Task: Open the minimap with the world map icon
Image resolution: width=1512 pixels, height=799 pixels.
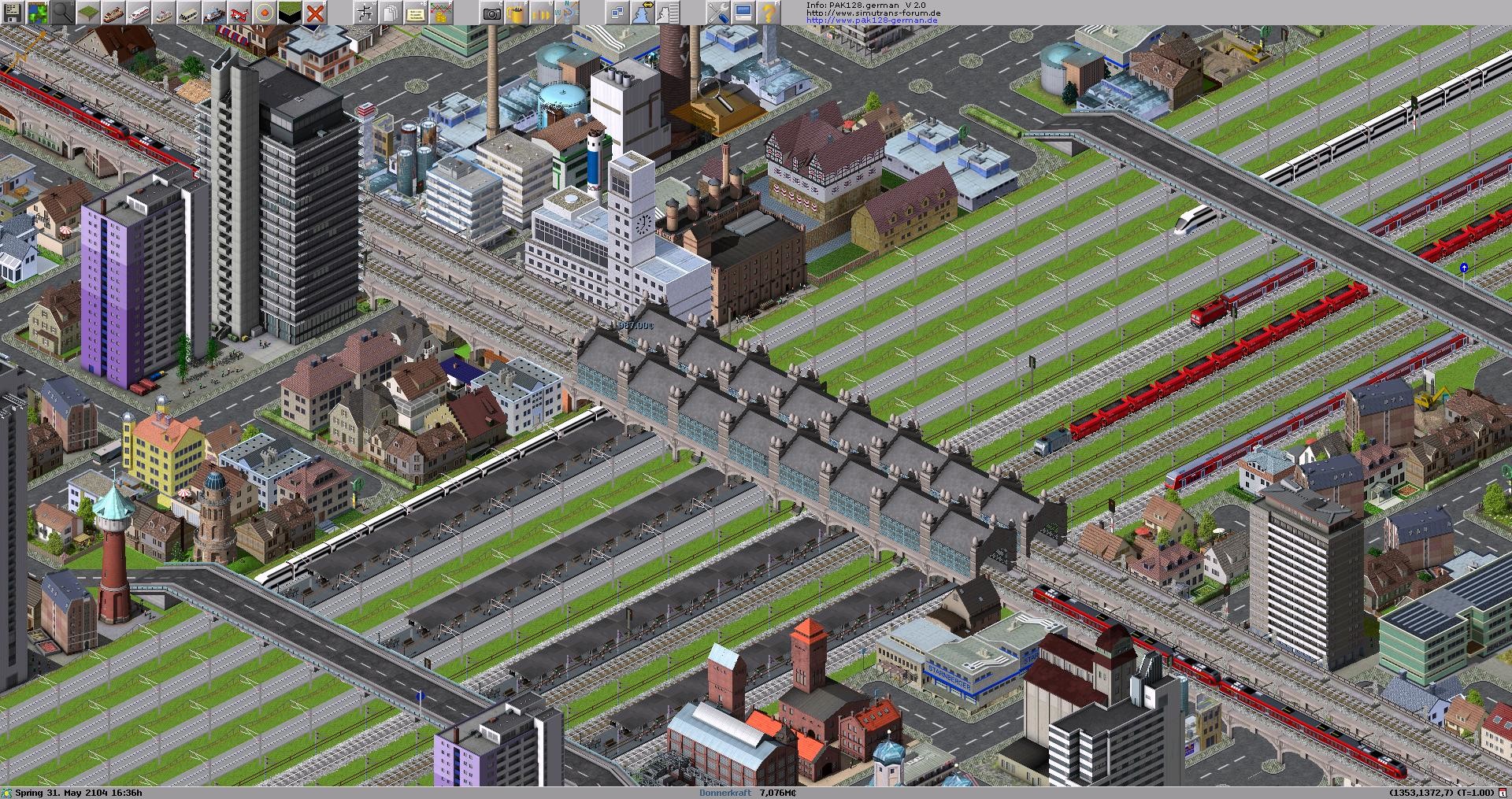Action: tap(37, 11)
